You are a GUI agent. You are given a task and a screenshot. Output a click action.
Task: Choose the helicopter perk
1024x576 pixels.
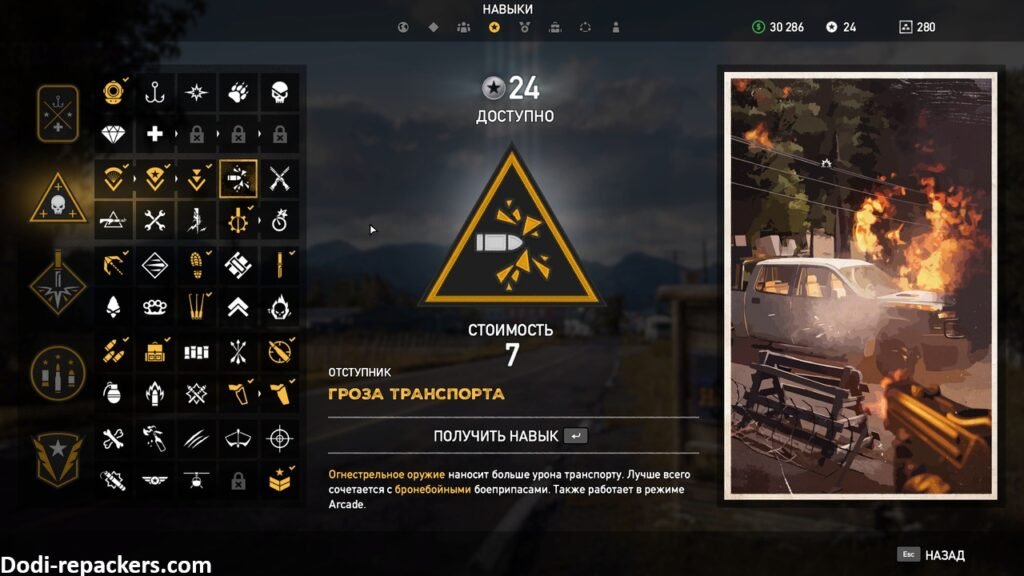196,480
